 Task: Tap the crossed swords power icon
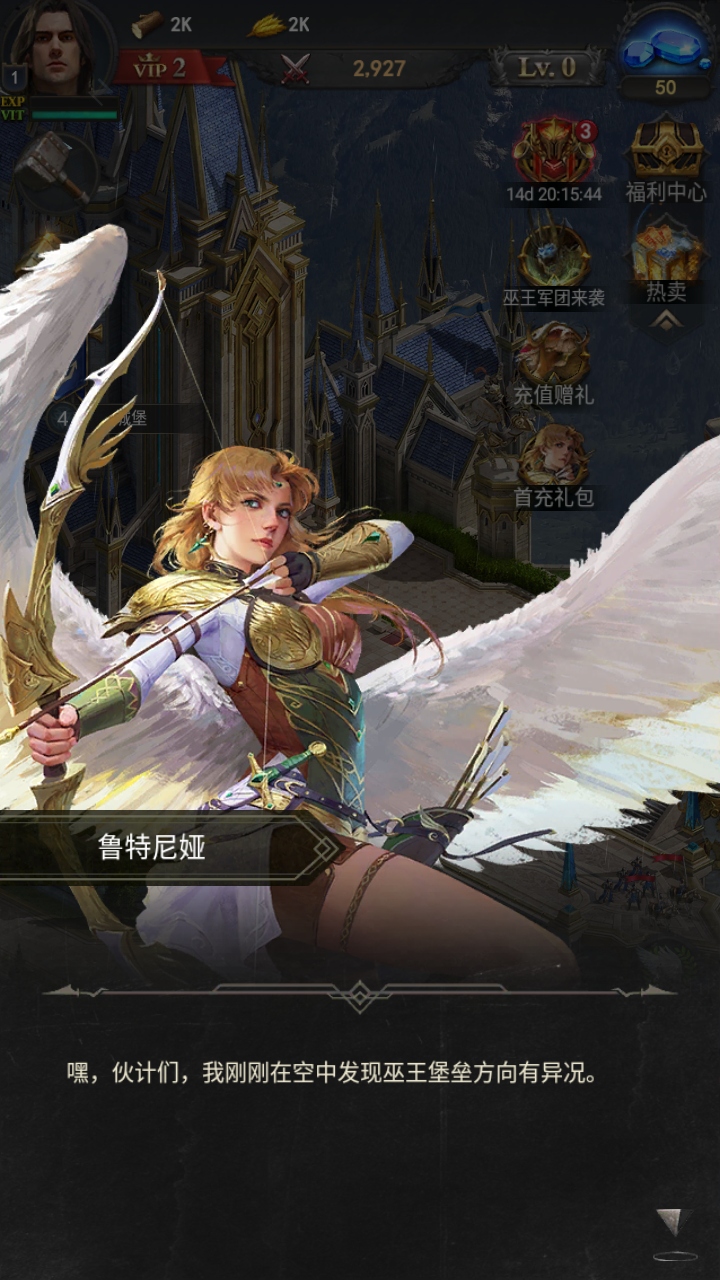(x=296, y=68)
